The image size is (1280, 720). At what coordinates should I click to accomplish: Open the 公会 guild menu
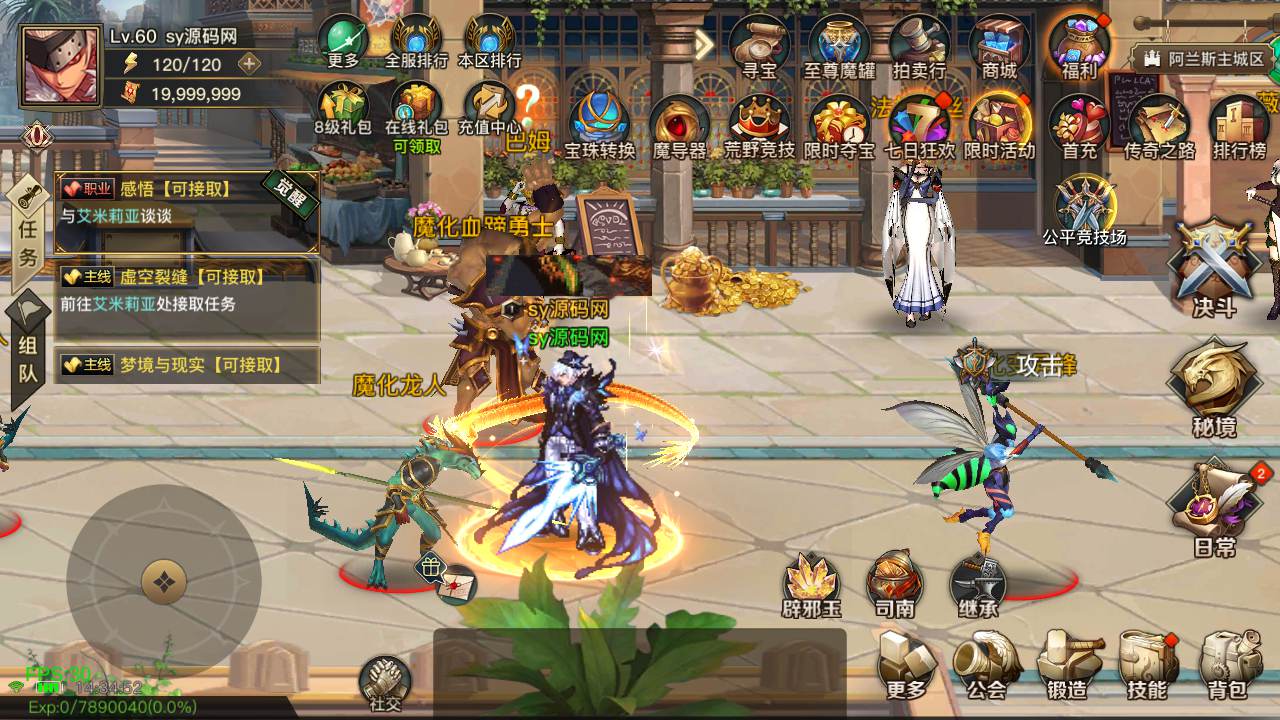(x=986, y=663)
